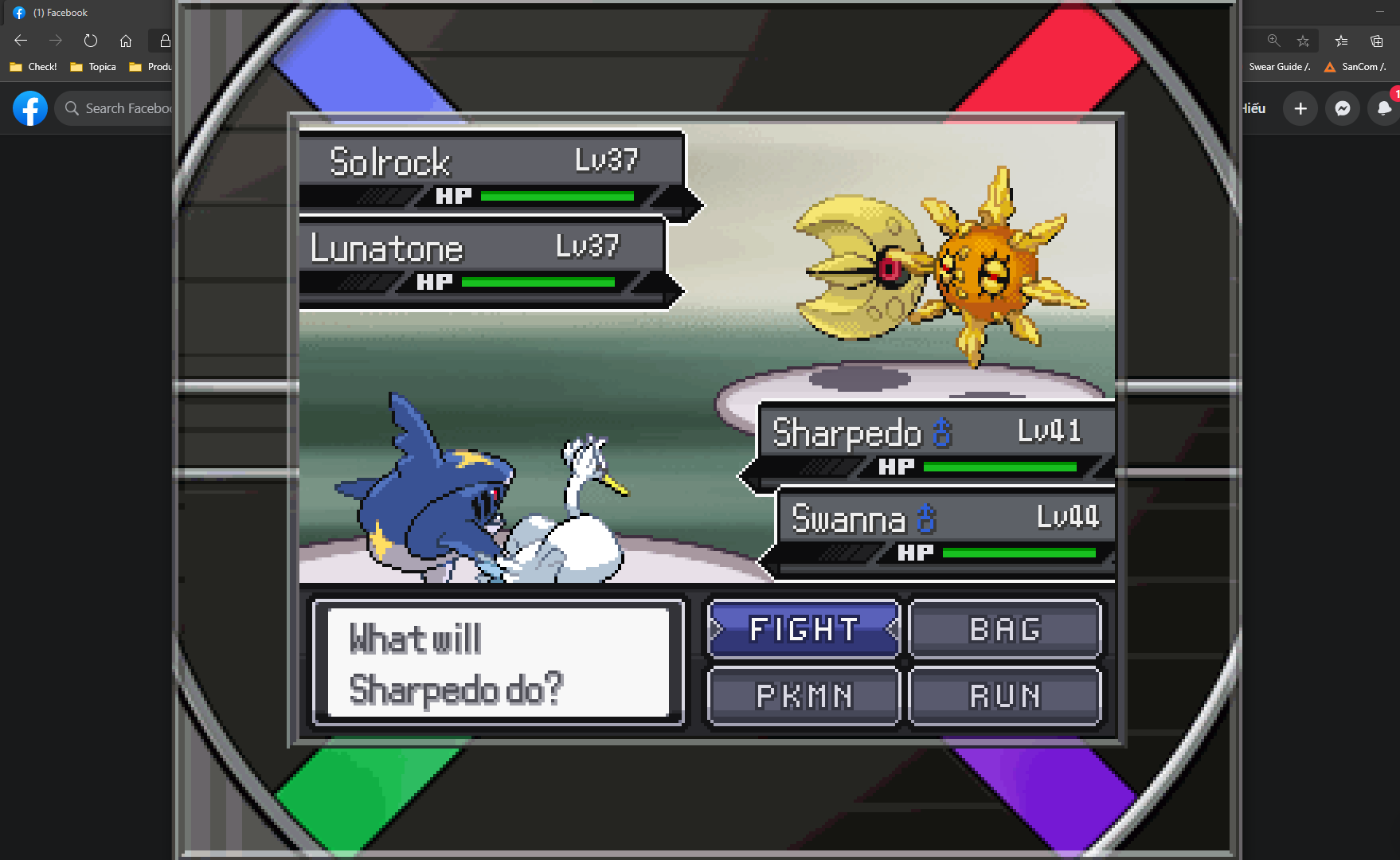This screenshot has height=860, width=1400.
Task: Choose the FIGHT command
Action: pyautogui.click(x=804, y=629)
